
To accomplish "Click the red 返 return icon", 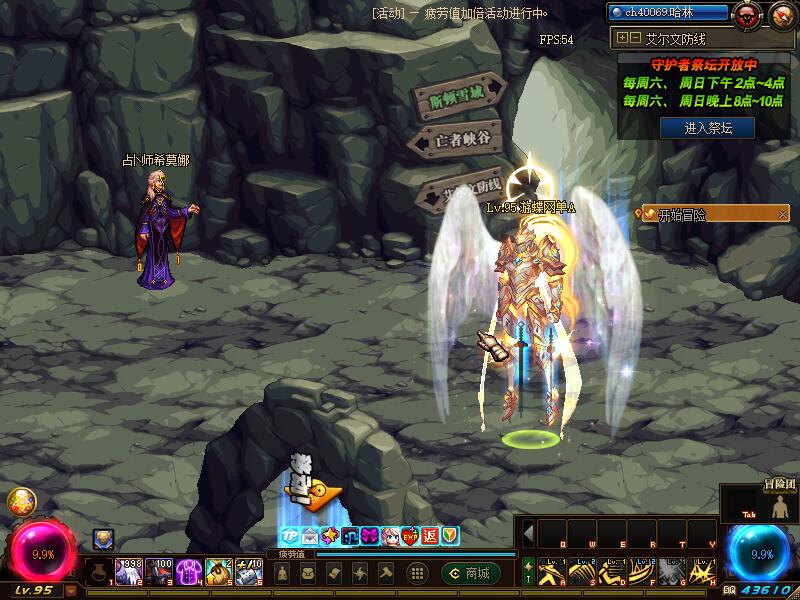I will [430, 536].
